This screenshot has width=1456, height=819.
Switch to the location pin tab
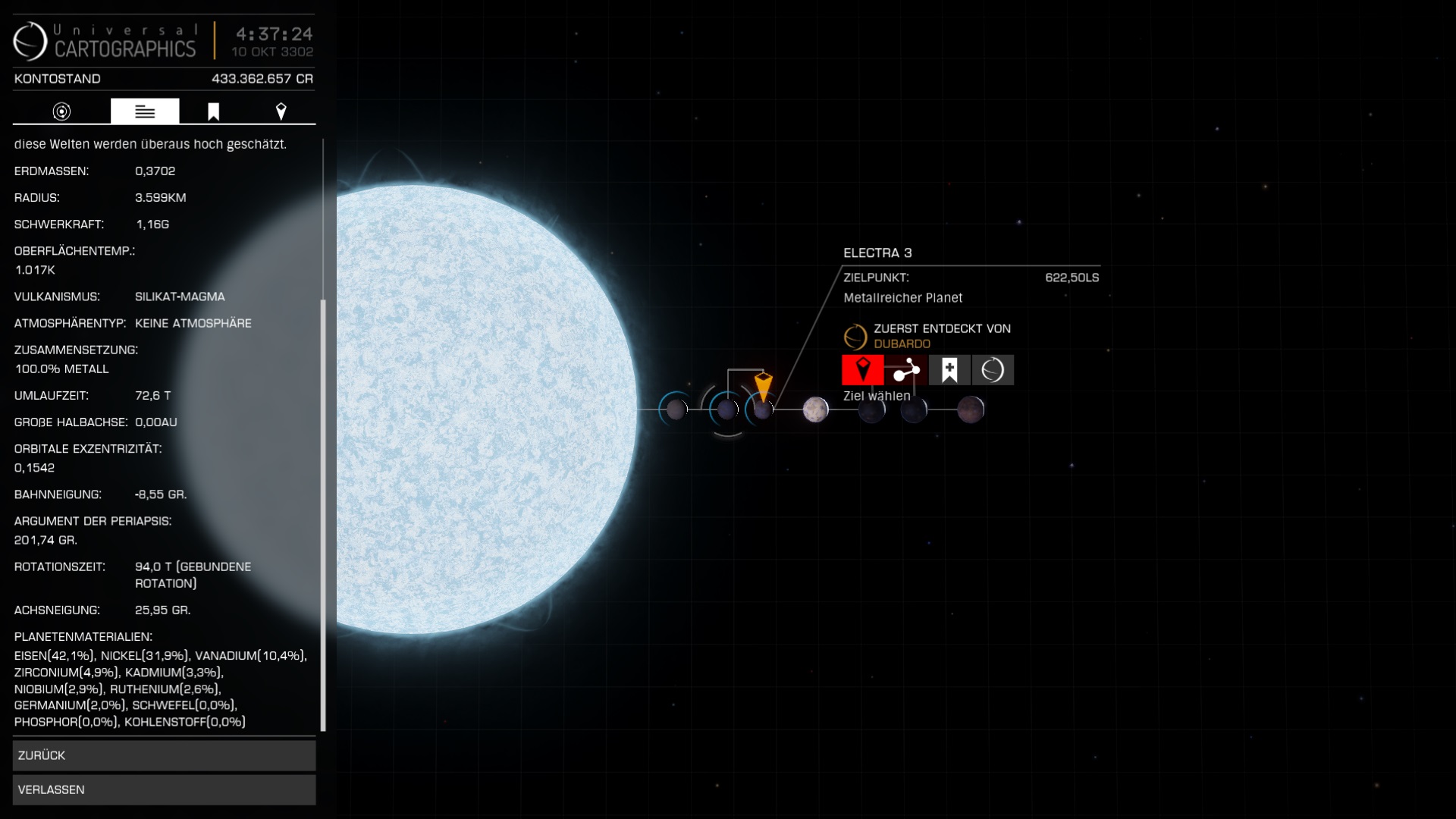click(x=281, y=111)
